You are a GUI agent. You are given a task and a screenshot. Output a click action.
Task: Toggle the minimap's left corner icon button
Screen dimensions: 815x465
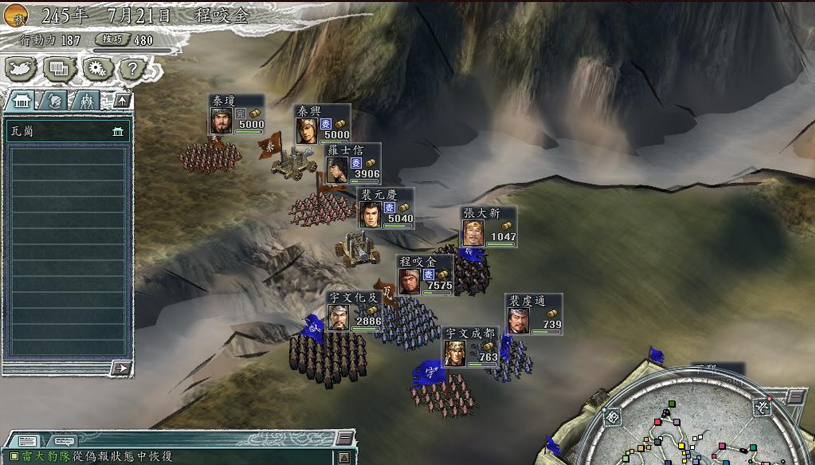tap(611, 417)
